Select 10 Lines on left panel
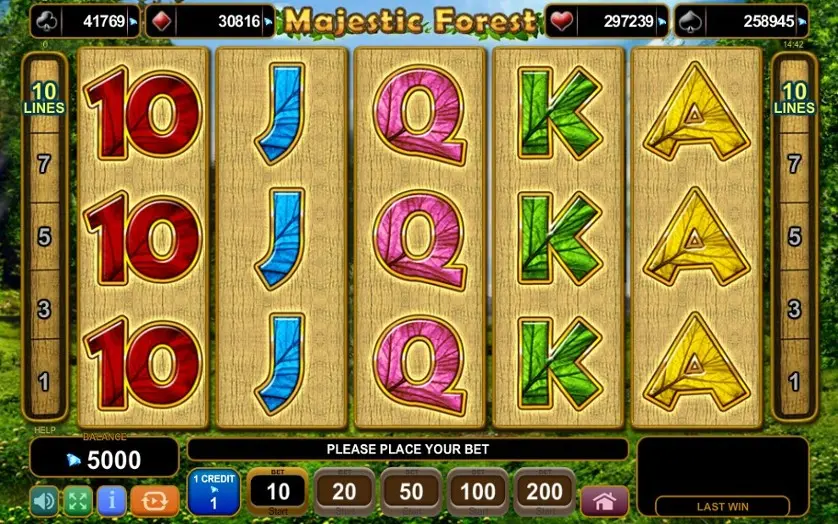This screenshot has width=838, height=524. pyautogui.click(x=44, y=98)
